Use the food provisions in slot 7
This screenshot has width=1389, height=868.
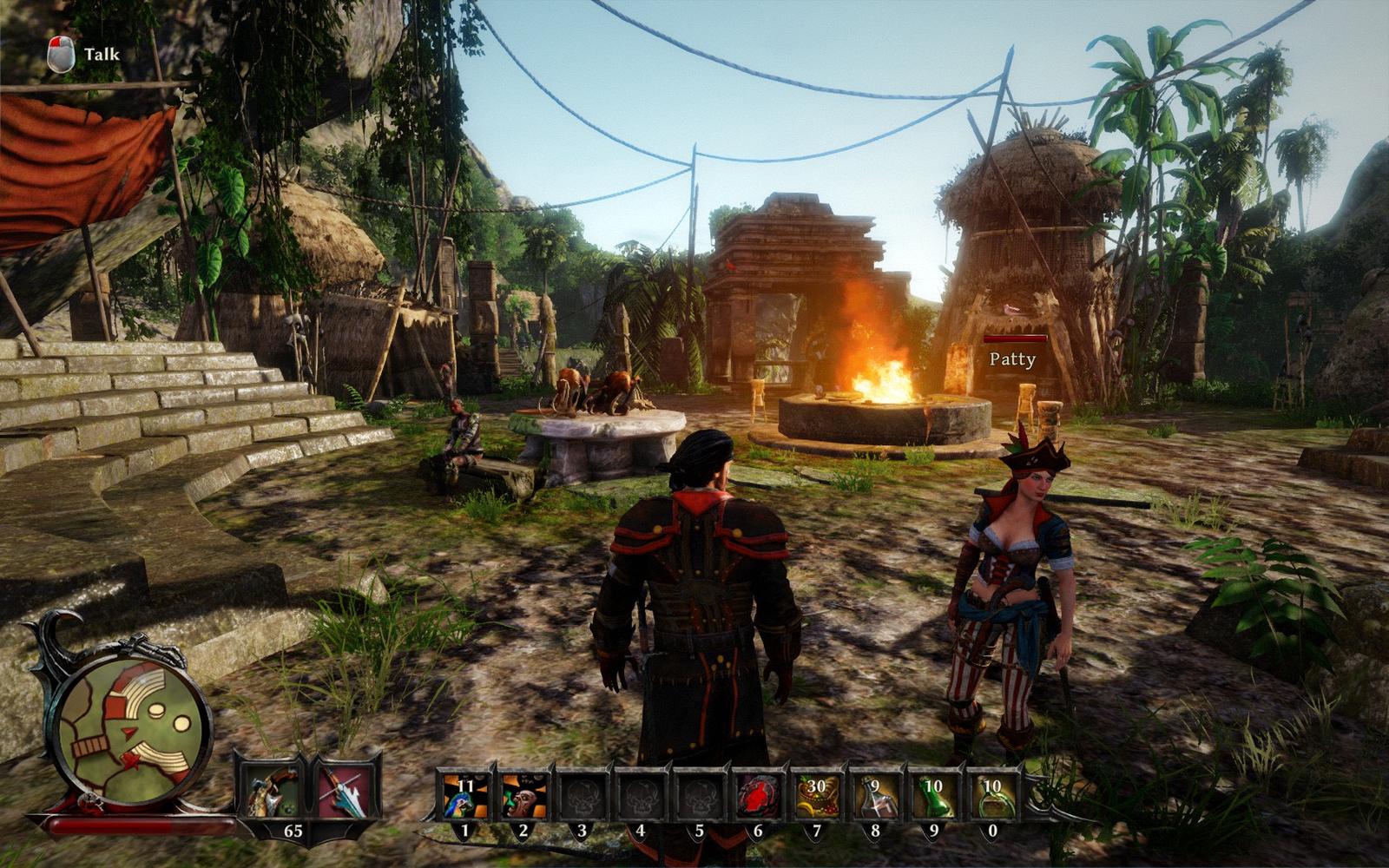click(817, 795)
